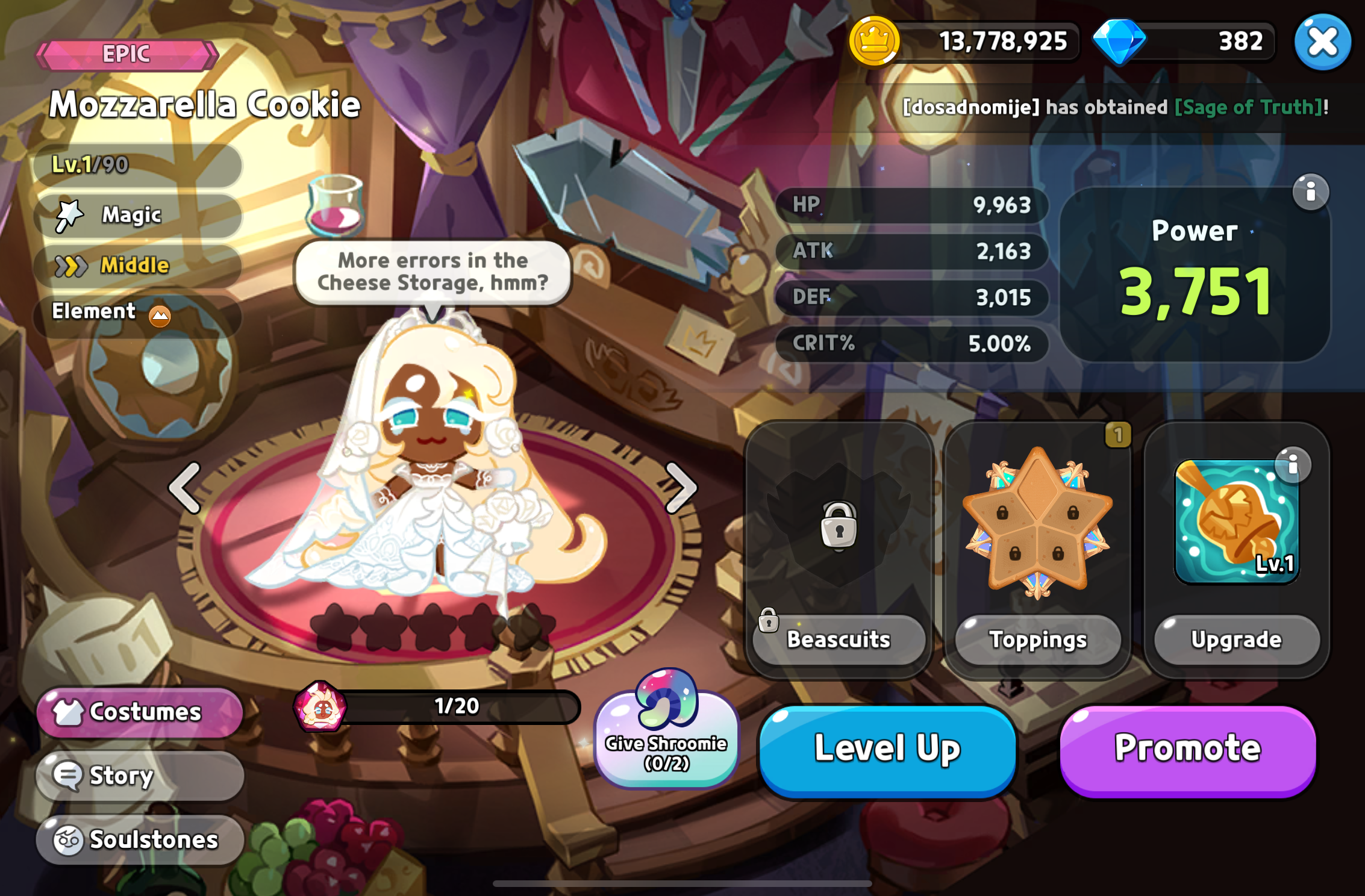
Task: Select the cookie's Element icon
Action: coord(160,315)
